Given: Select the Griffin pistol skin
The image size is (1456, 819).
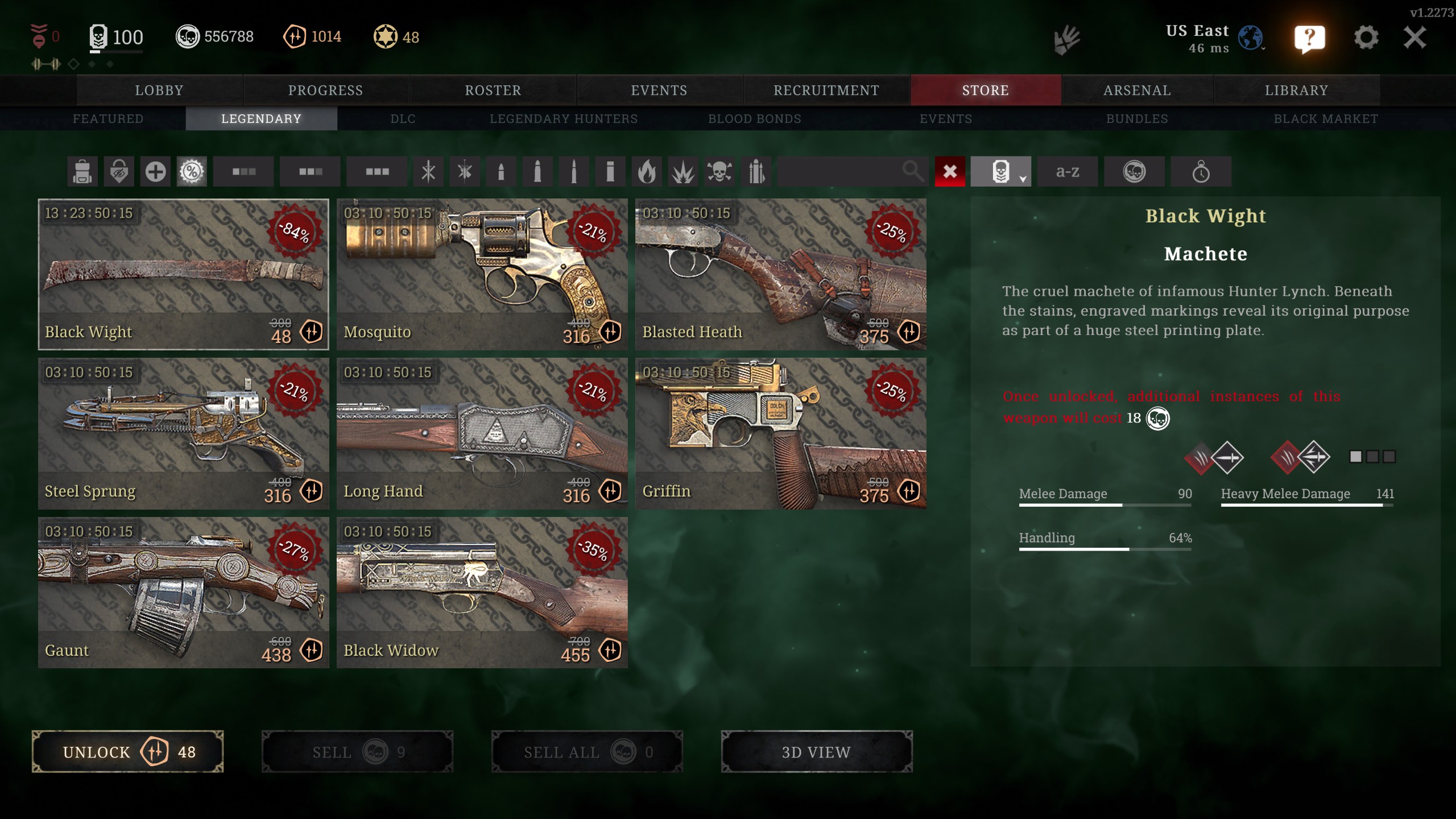Looking at the screenshot, I should click(x=780, y=433).
